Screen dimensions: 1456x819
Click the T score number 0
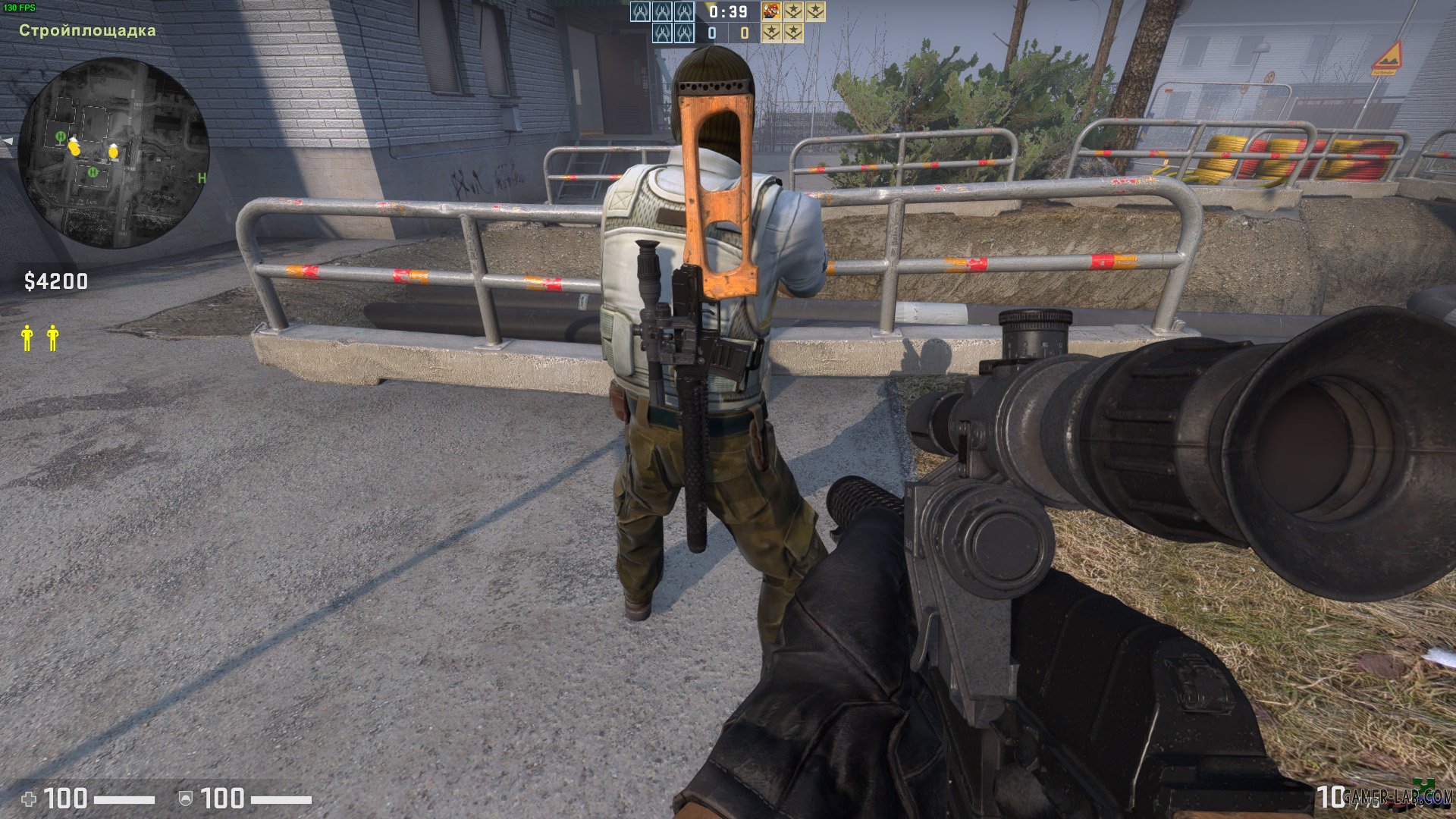[x=745, y=33]
